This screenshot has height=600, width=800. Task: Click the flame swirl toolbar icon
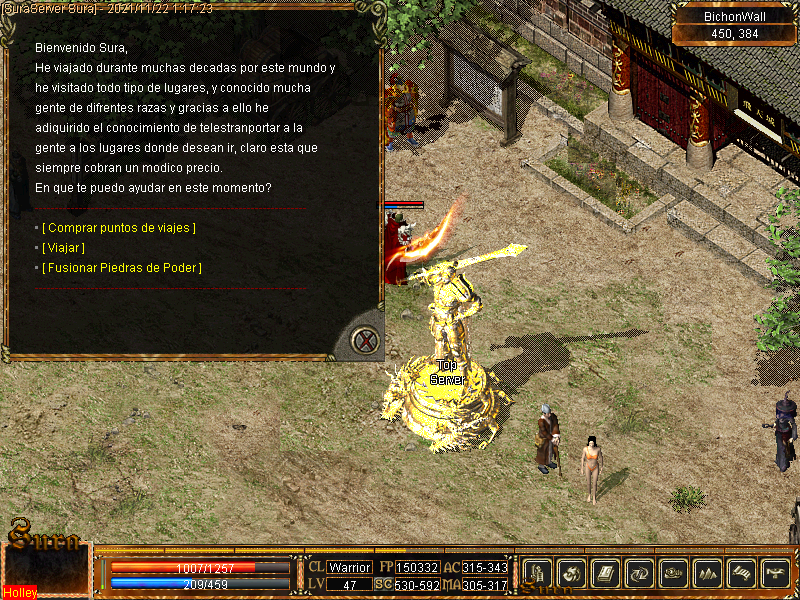[x=571, y=573]
